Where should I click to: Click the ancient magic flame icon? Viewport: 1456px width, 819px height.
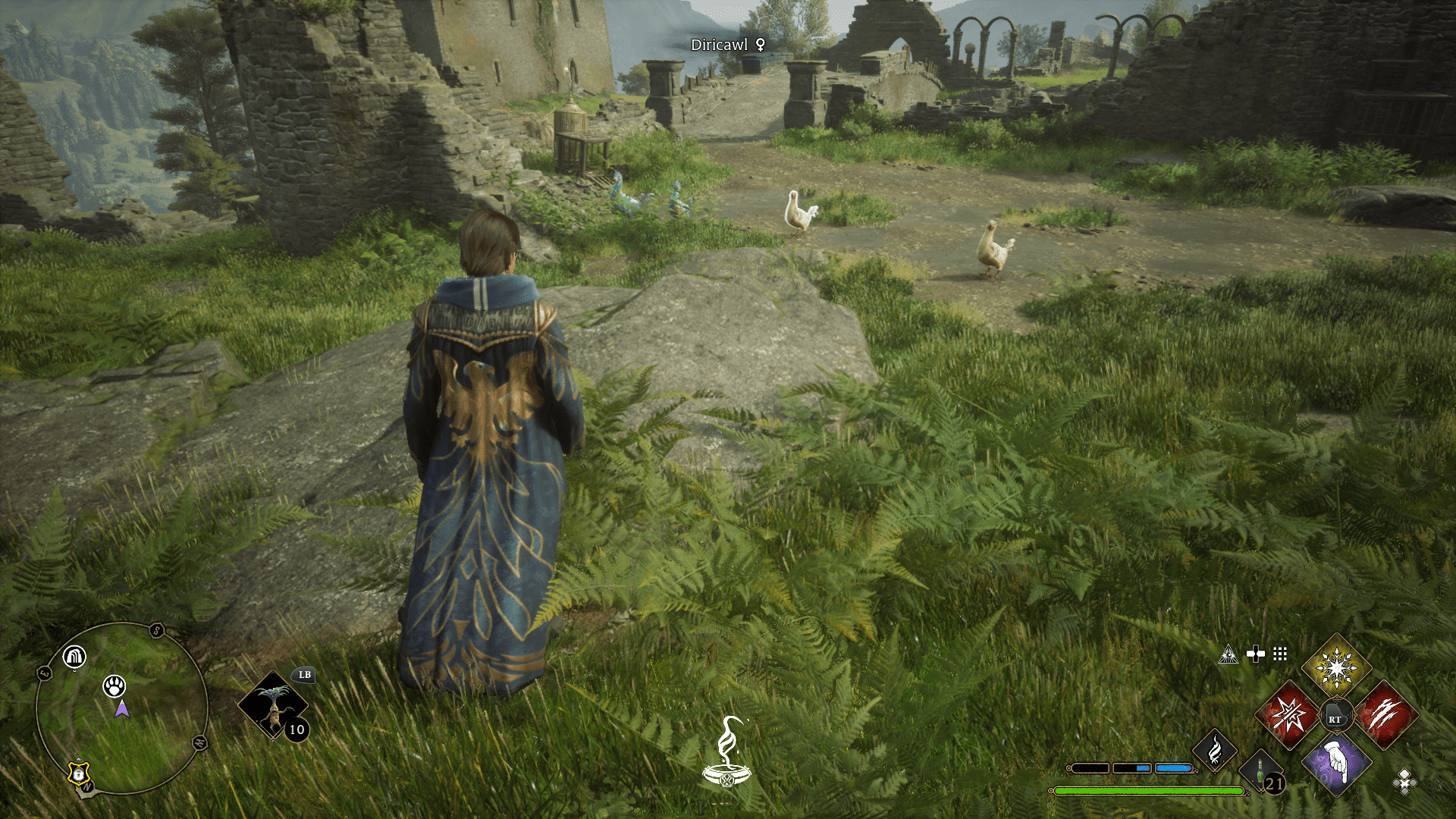click(x=1215, y=751)
